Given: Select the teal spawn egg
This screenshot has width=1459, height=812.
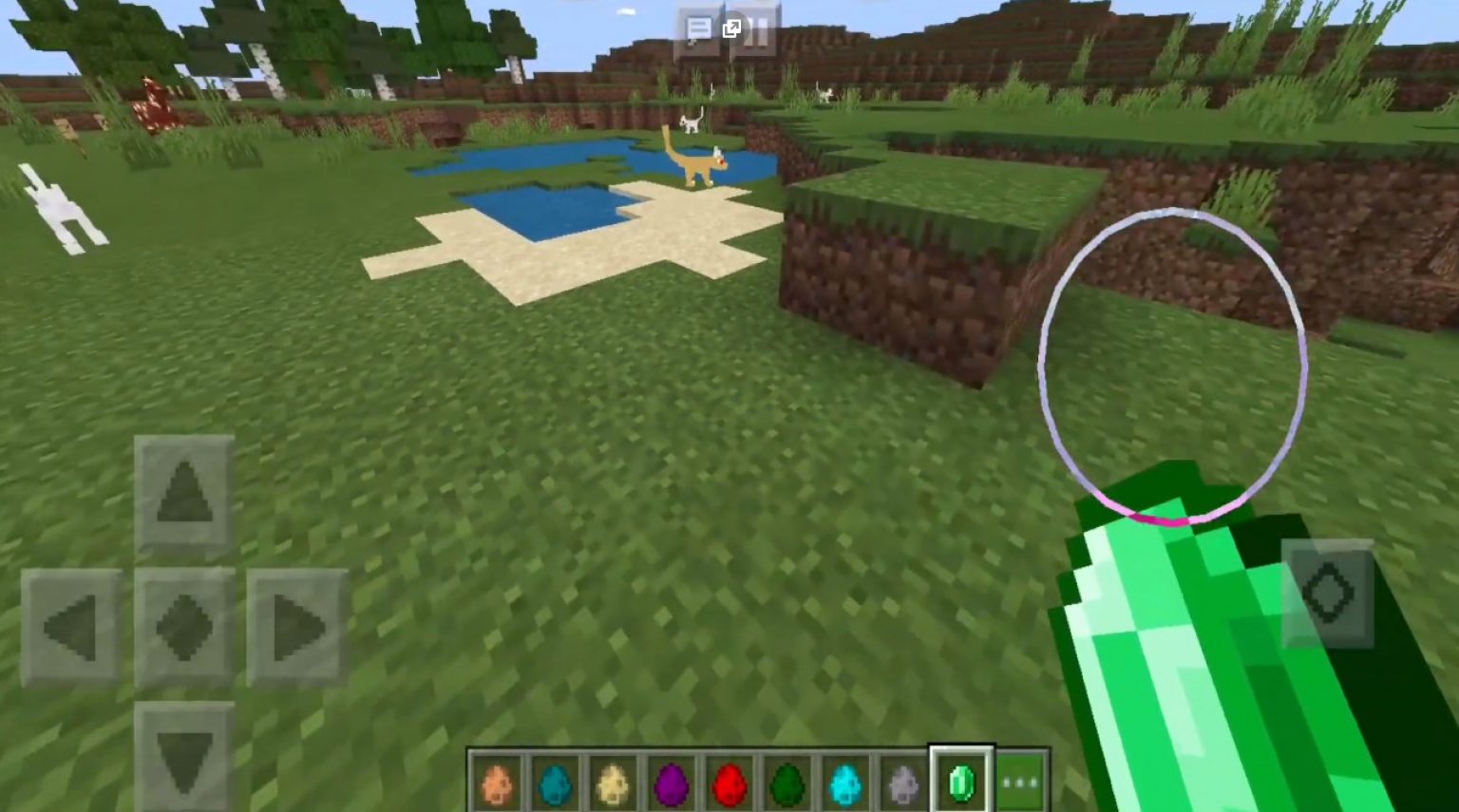Looking at the screenshot, I should pos(557,780).
